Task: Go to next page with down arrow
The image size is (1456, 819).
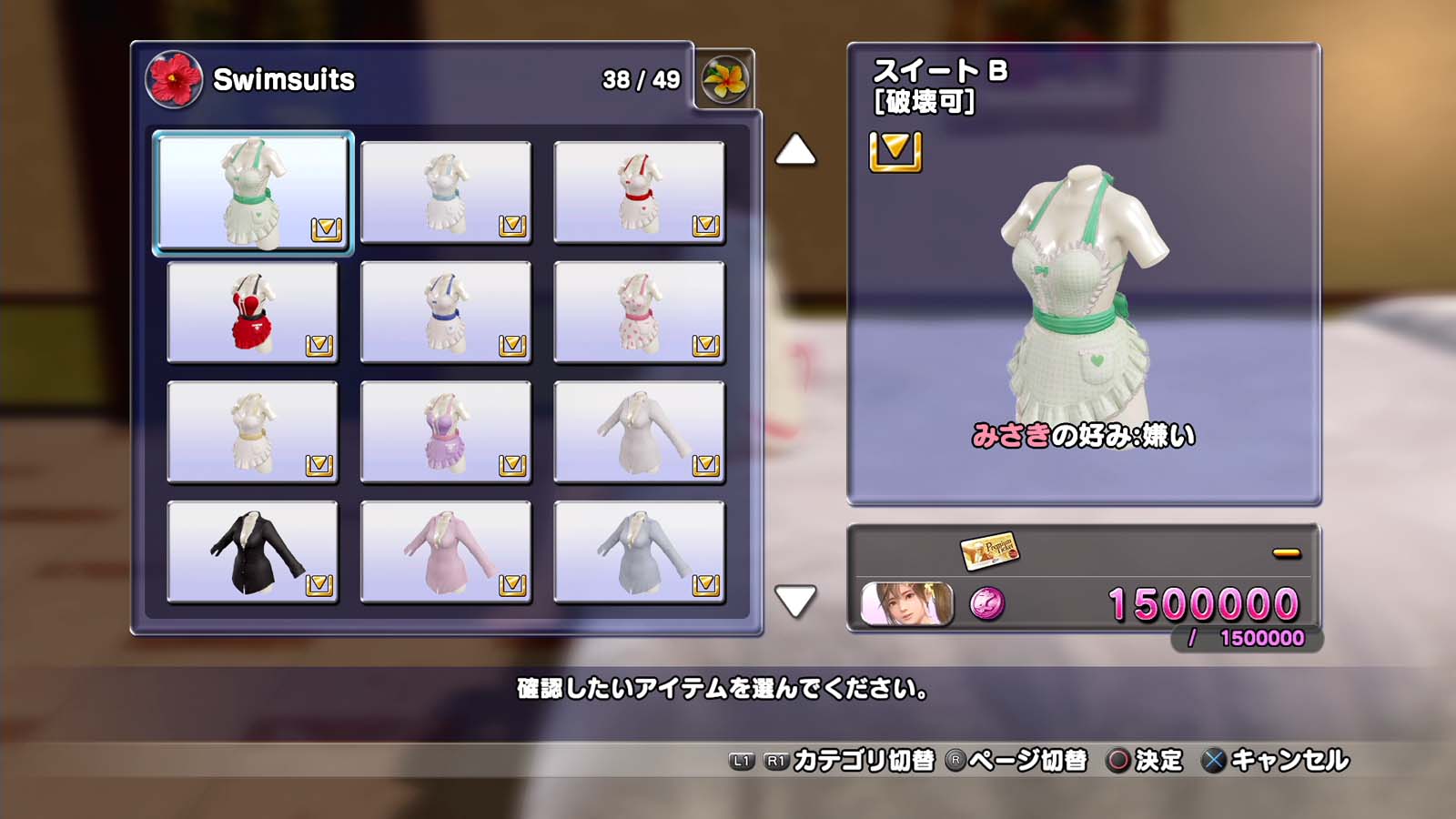Action: coord(795,602)
